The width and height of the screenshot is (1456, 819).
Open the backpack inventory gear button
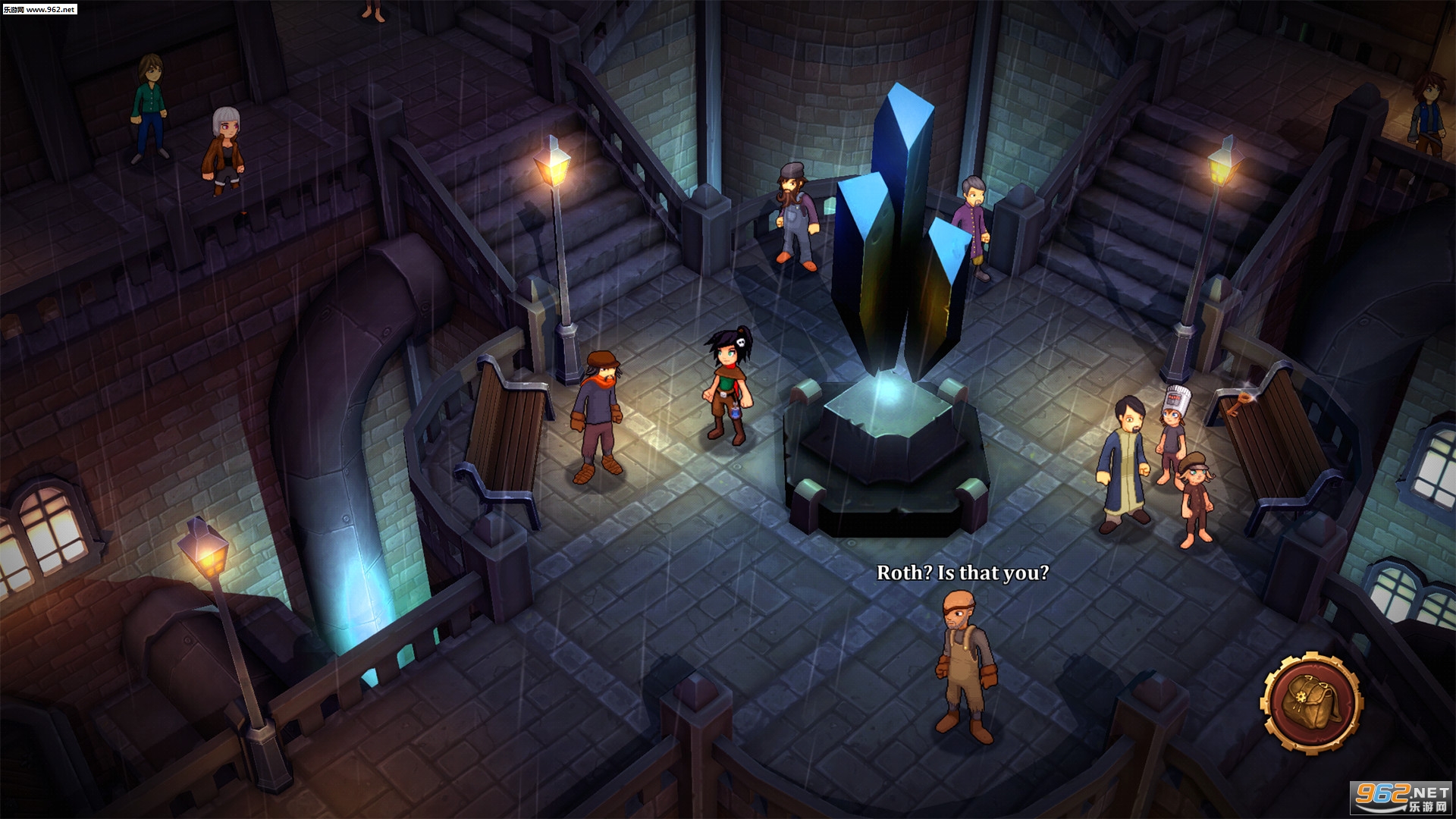tap(1311, 701)
